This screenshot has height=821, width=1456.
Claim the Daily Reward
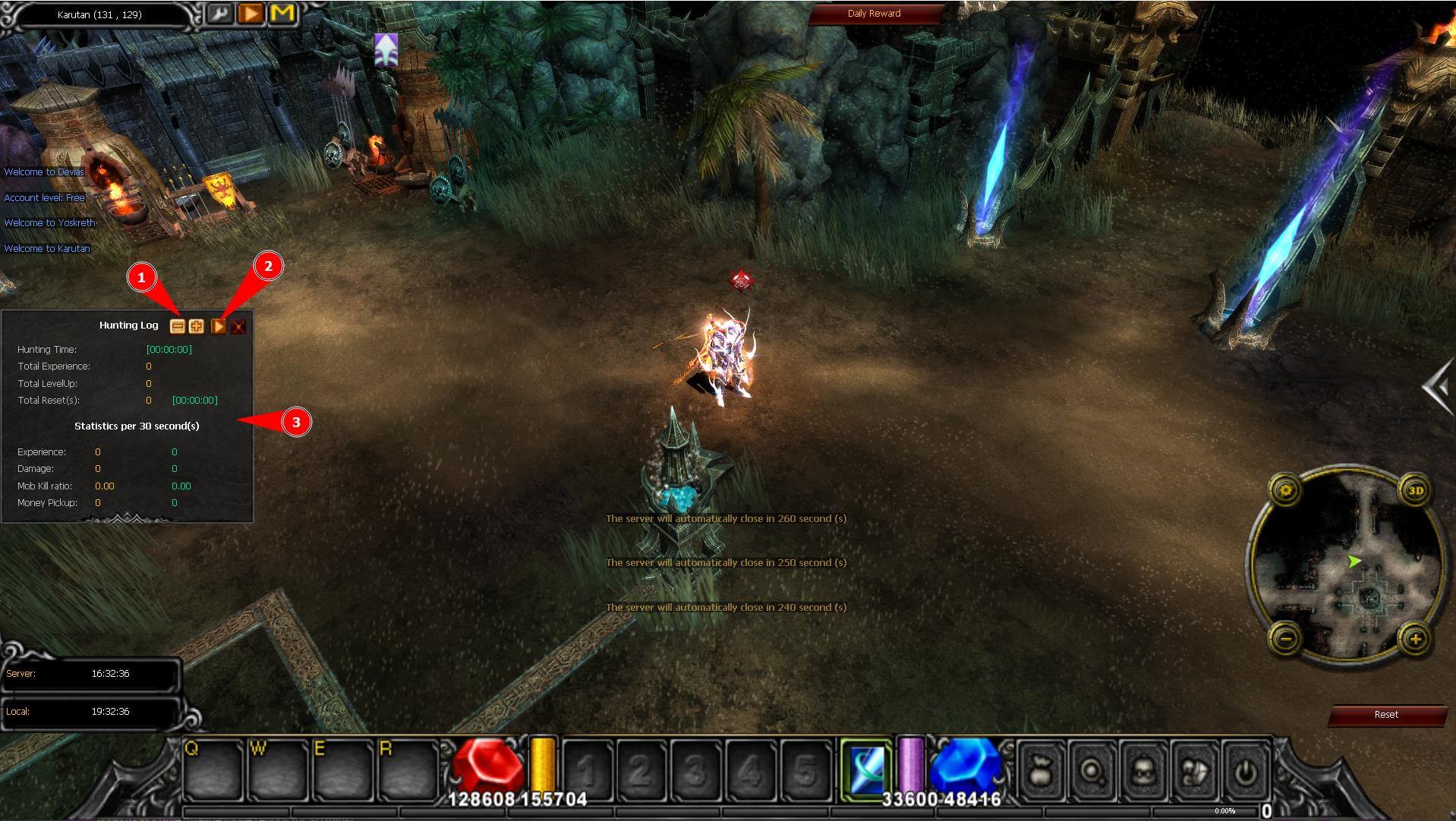pos(874,14)
